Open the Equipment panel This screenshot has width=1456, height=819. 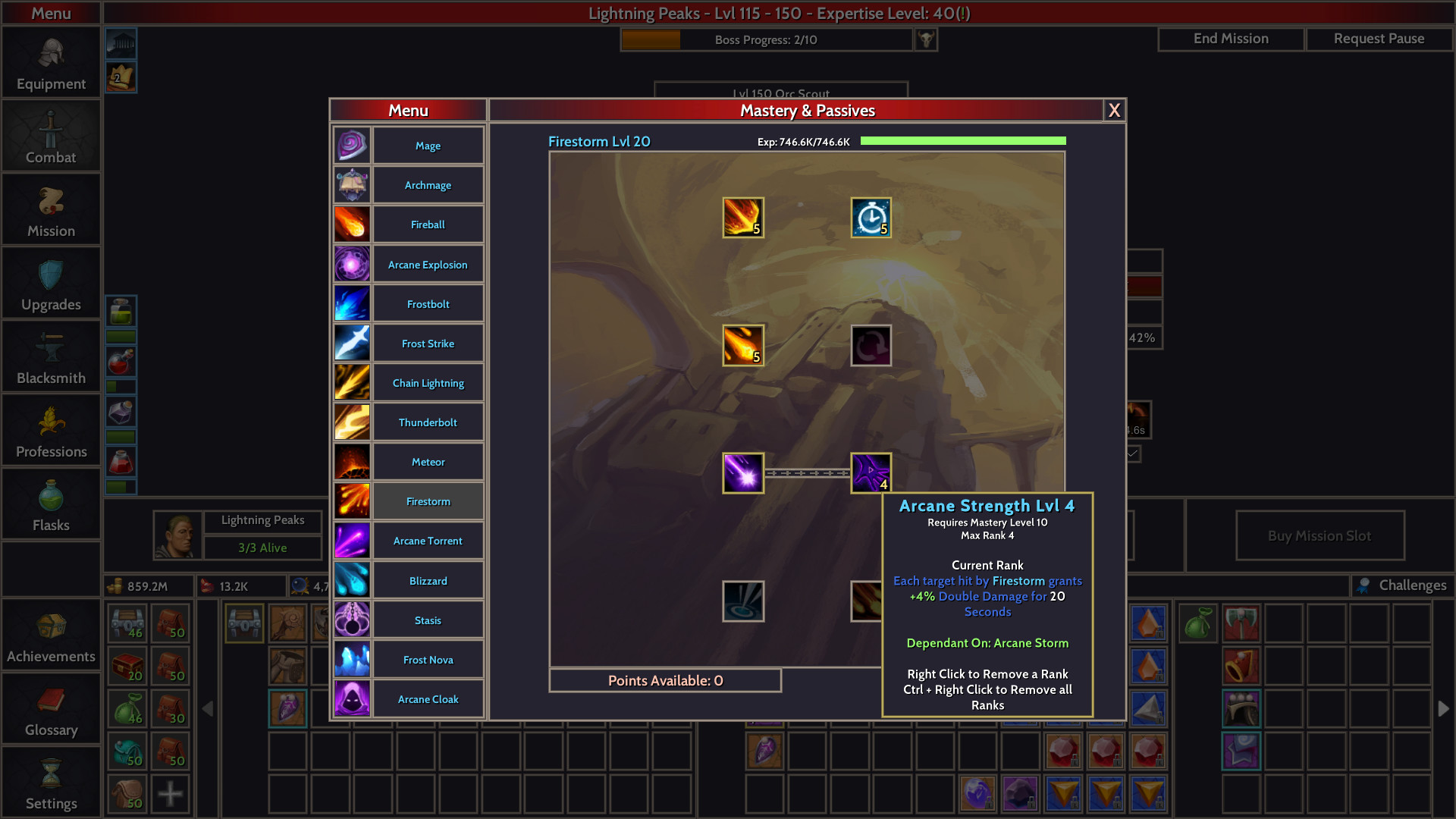tap(51, 63)
